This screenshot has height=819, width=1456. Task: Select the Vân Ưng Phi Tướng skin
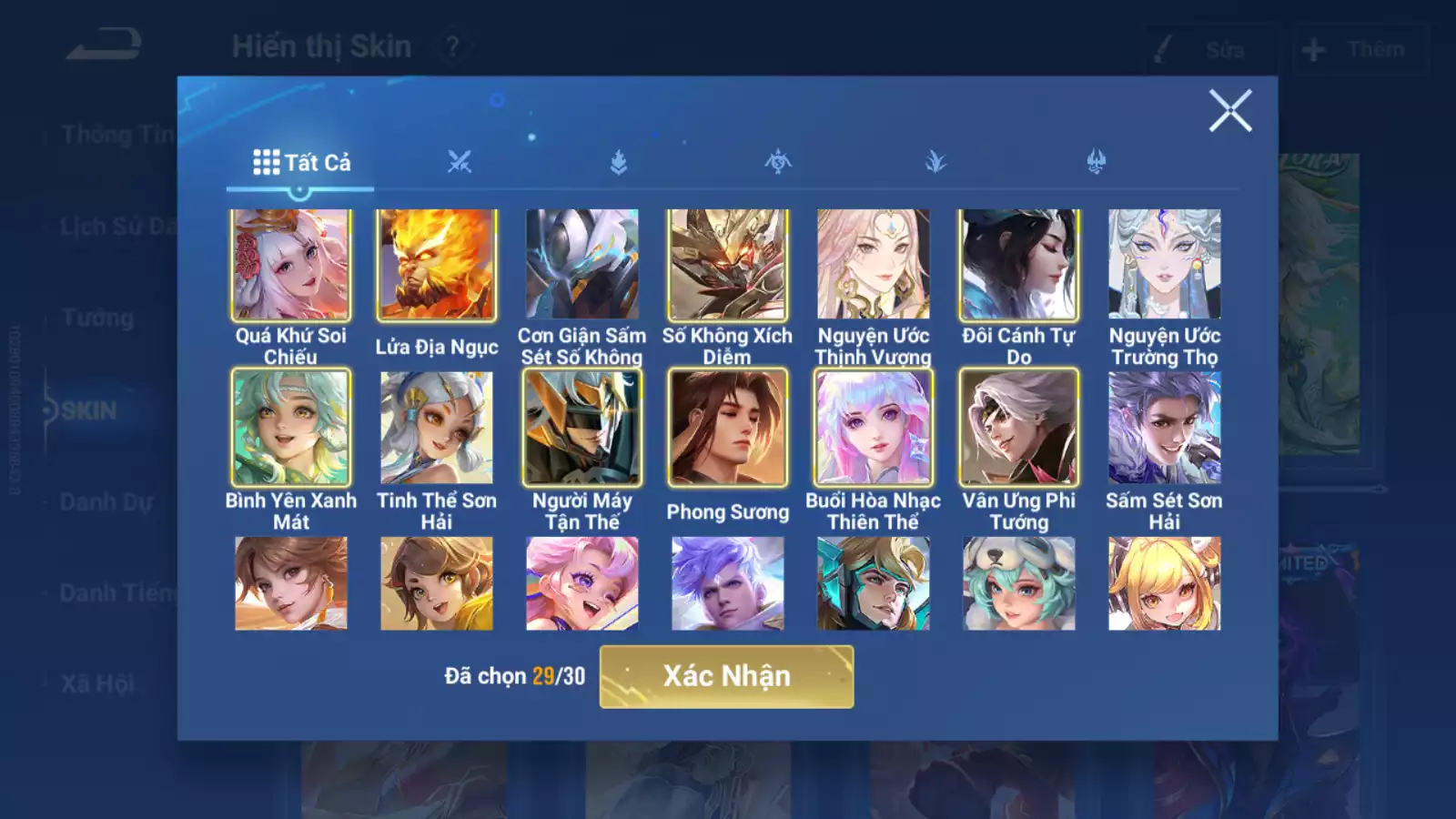point(1019,428)
